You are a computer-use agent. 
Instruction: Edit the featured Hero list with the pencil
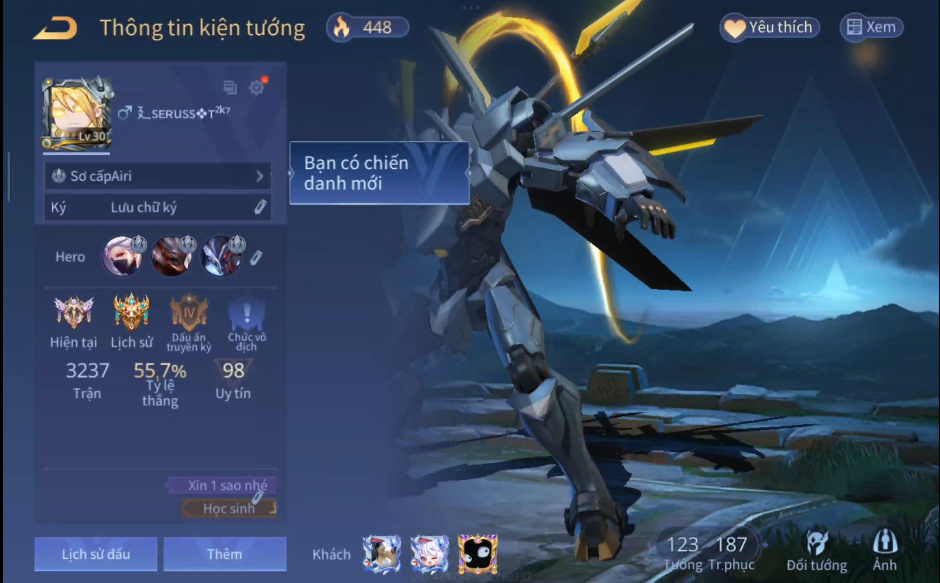(x=256, y=258)
